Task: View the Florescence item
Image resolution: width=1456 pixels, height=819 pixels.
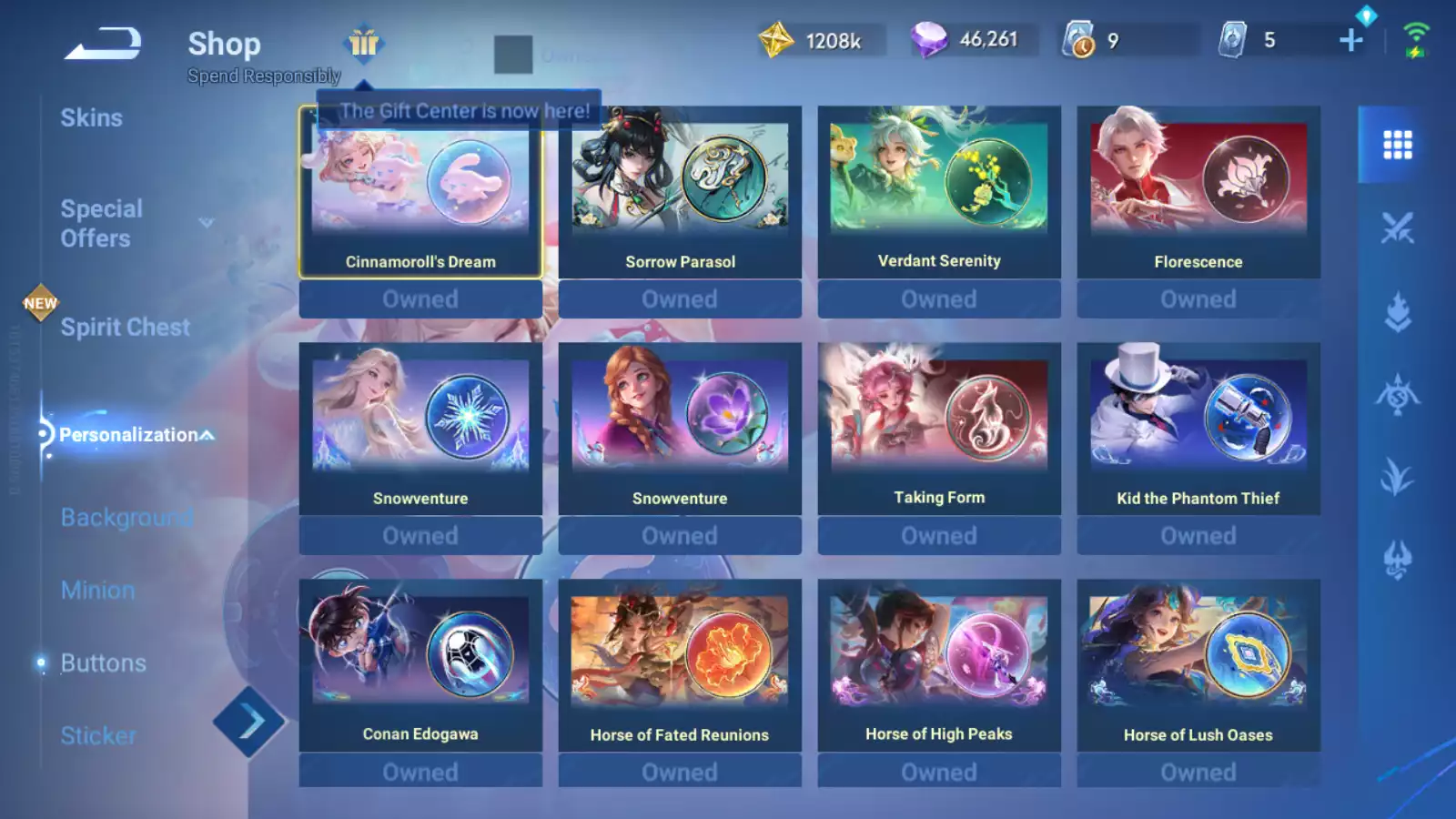Action: click(1198, 193)
